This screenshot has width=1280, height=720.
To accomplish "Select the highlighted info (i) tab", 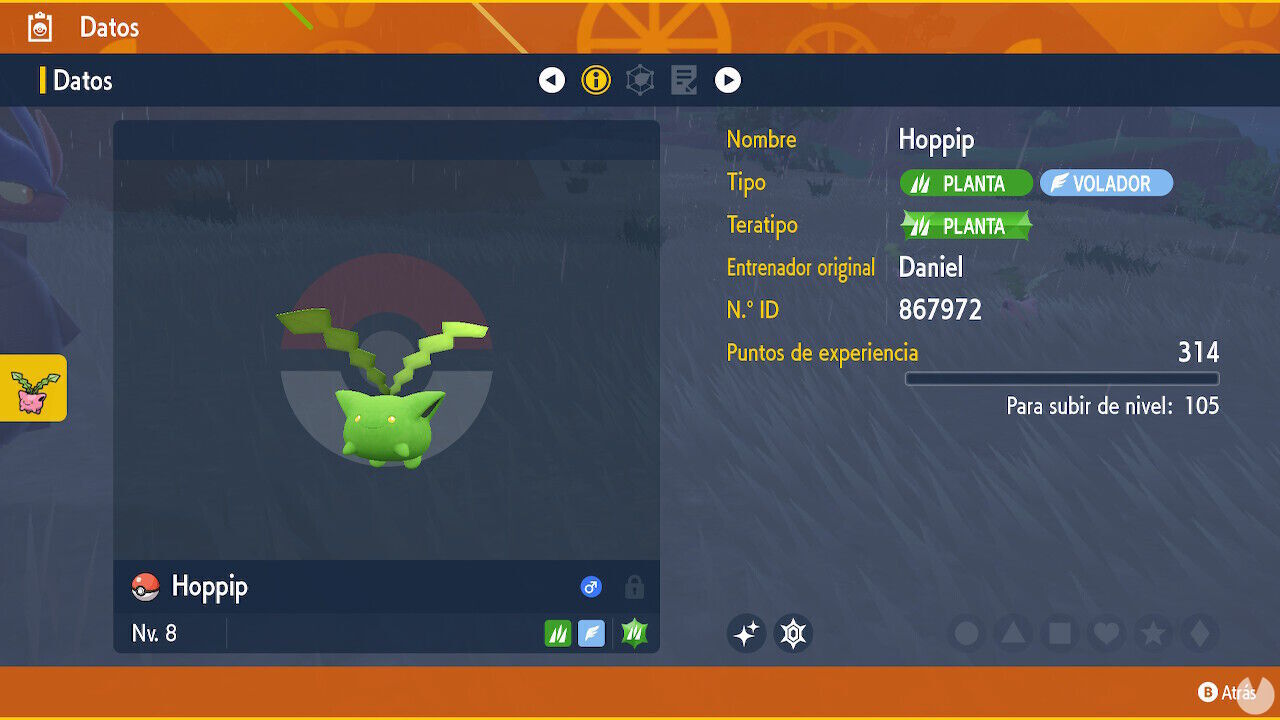I will (596, 80).
